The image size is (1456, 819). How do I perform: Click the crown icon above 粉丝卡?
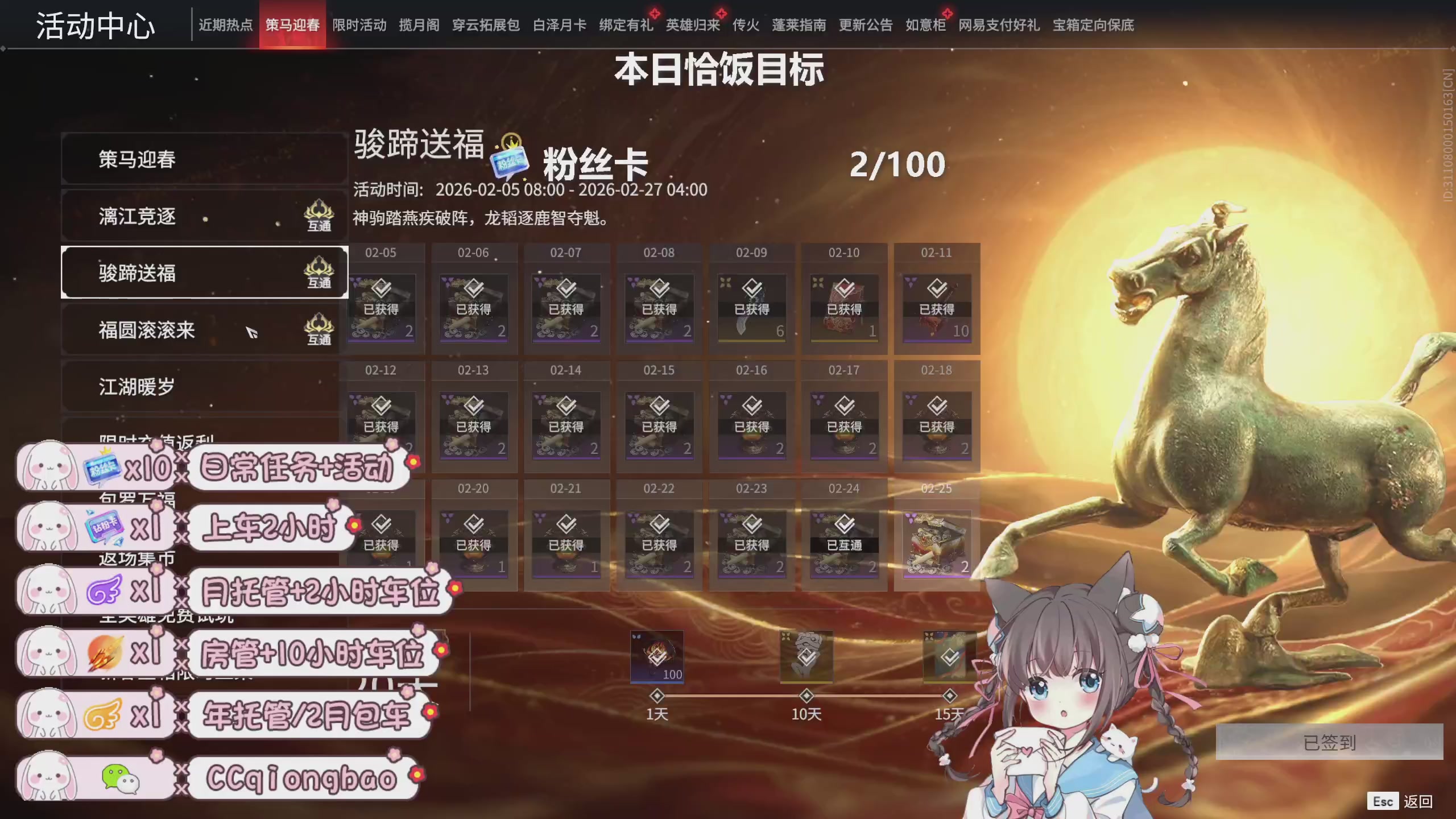click(x=511, y=140)
